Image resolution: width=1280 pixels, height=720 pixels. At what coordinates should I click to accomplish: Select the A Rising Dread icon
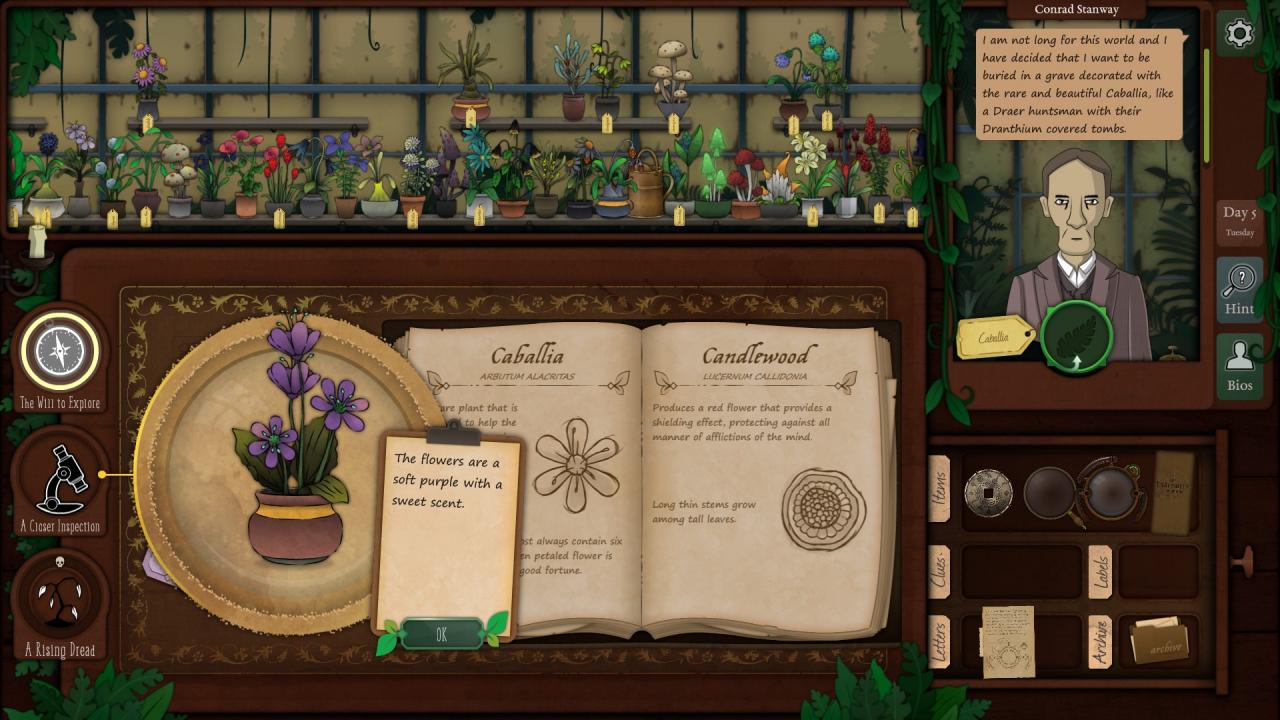60,598
